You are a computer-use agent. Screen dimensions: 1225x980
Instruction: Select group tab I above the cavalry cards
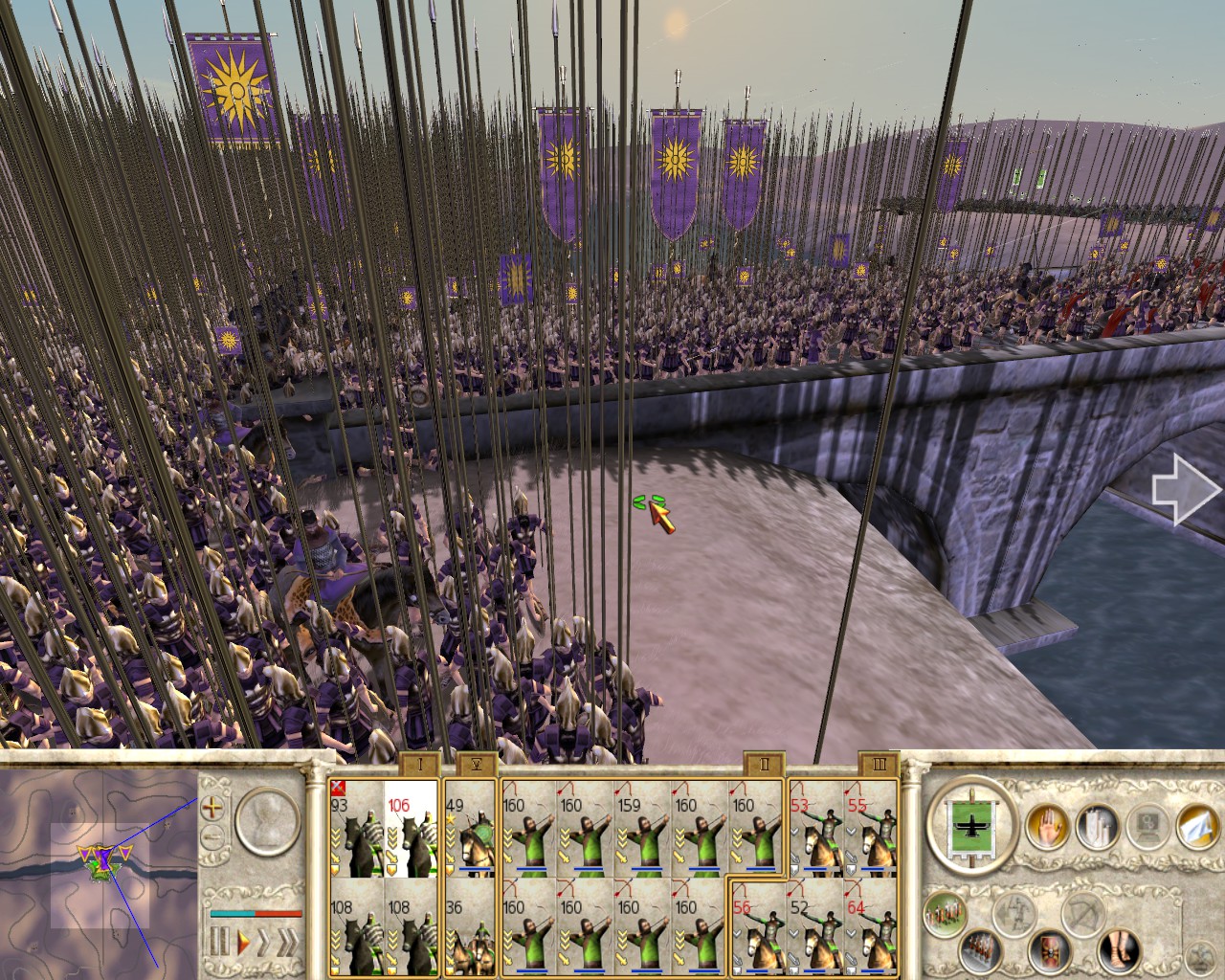click(418, 766)
